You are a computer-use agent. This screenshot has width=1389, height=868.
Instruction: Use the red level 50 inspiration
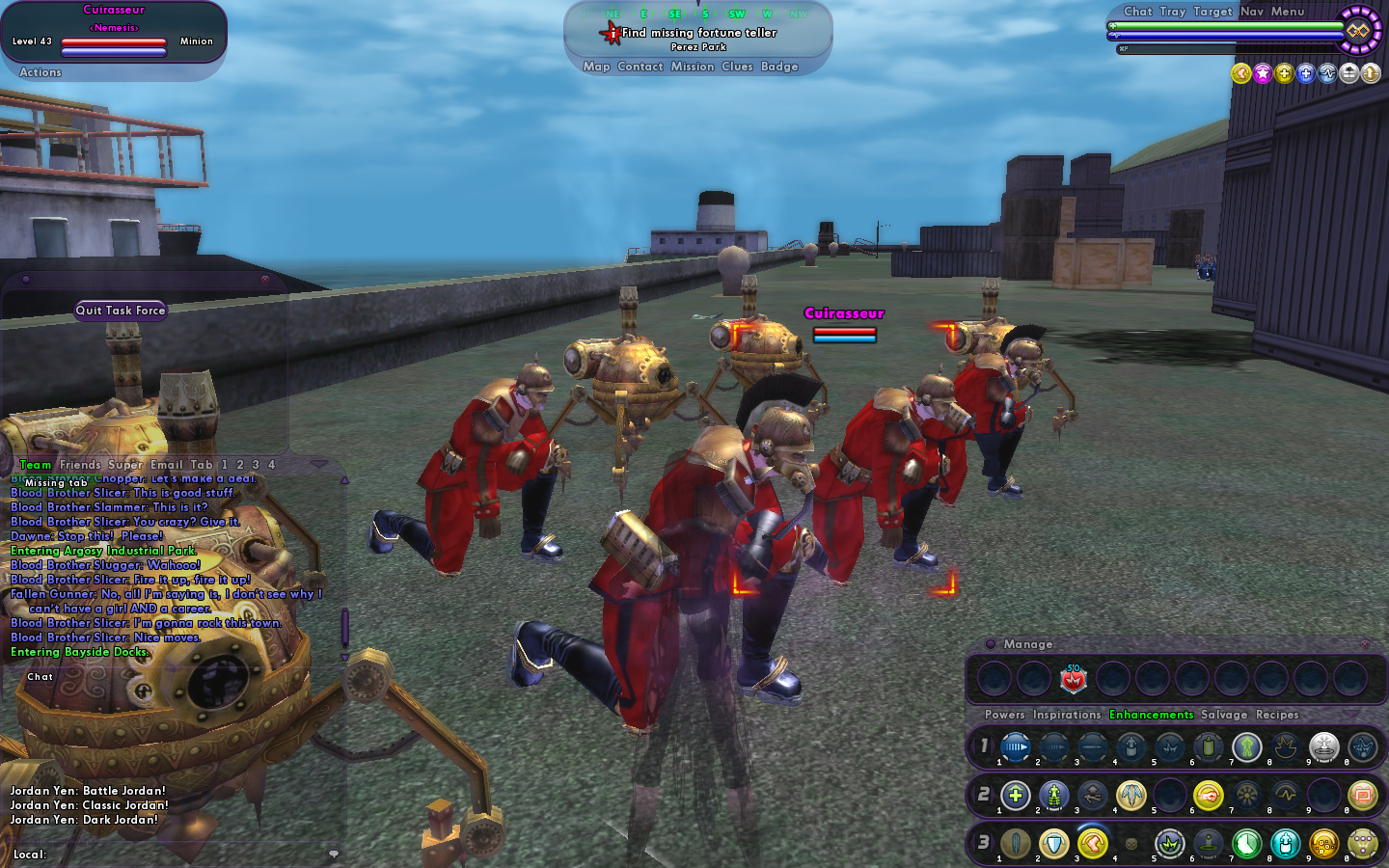[x=1073, y=680]
